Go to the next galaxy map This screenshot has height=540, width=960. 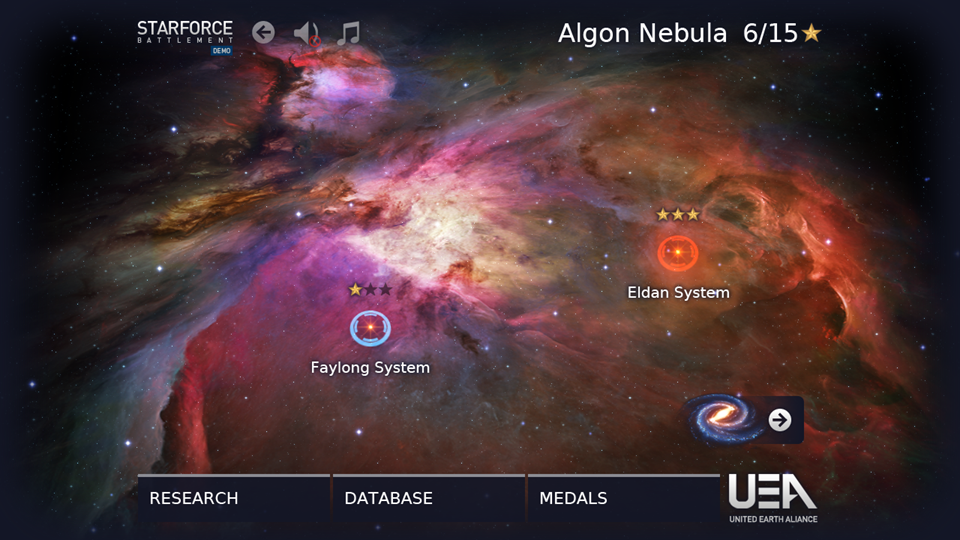click(x=780, y=420)
